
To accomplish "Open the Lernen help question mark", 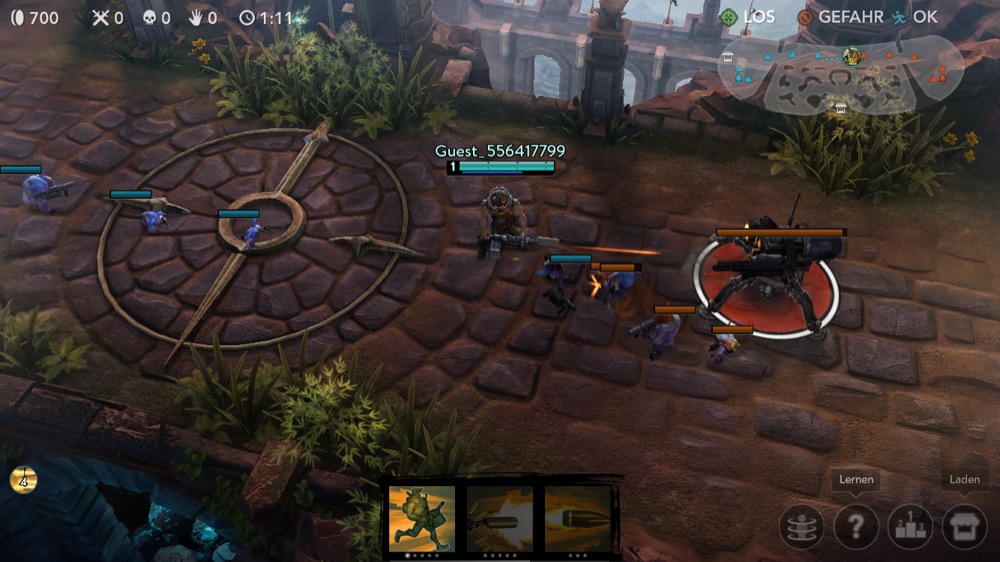I will pos(856,526).
